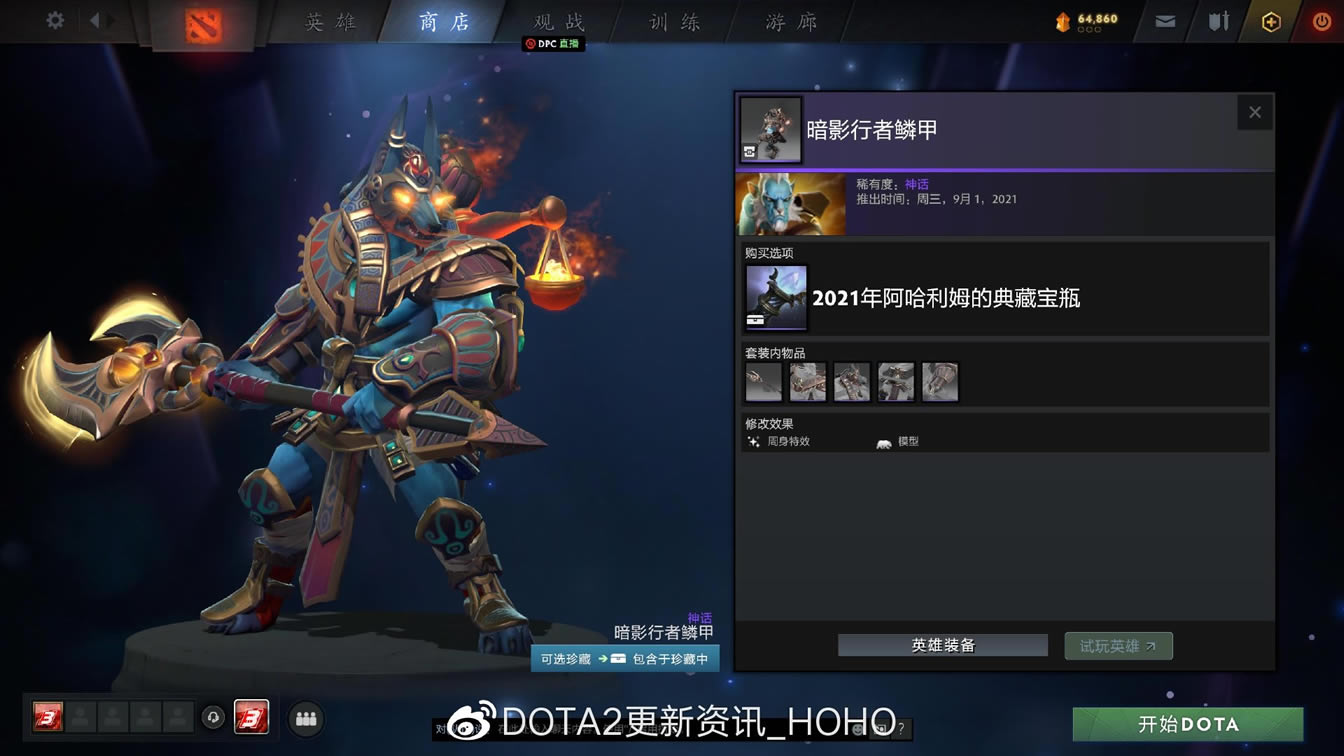Open the friends group icon bottom right
The image size is (1344, 756).
[306, 718]
